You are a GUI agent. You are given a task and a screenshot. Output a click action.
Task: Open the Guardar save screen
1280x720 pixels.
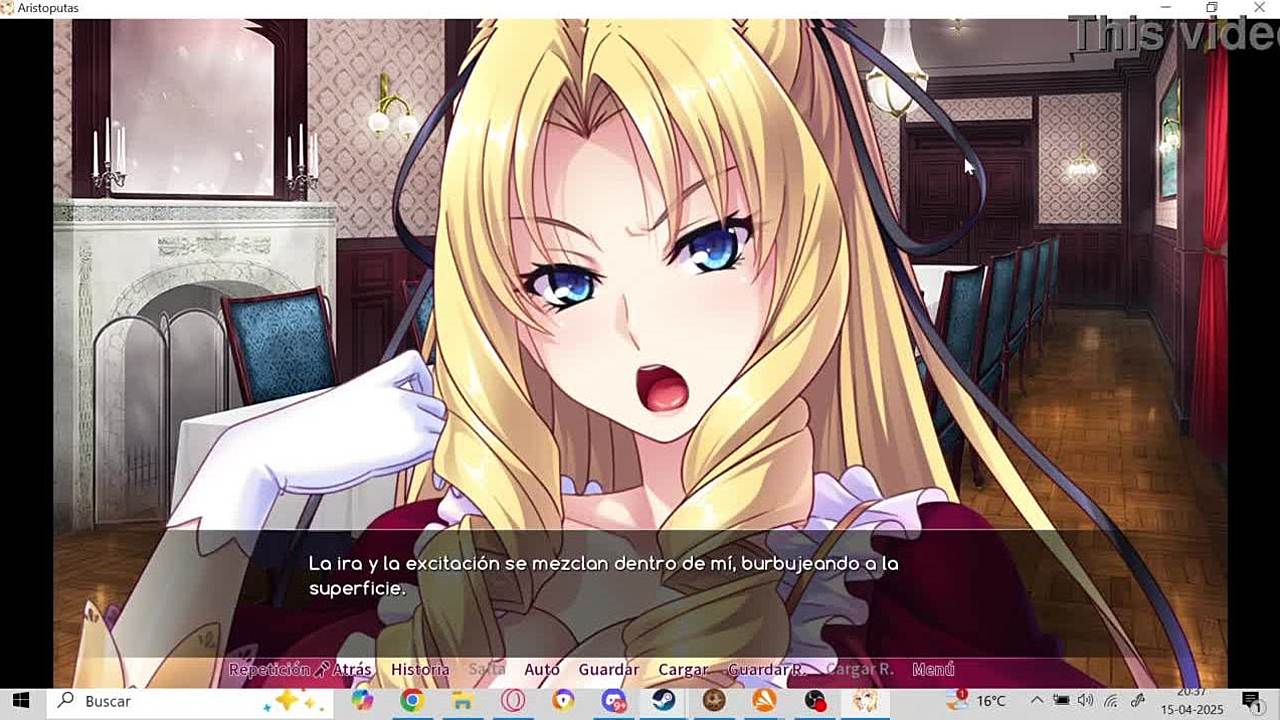pos(608,670)
